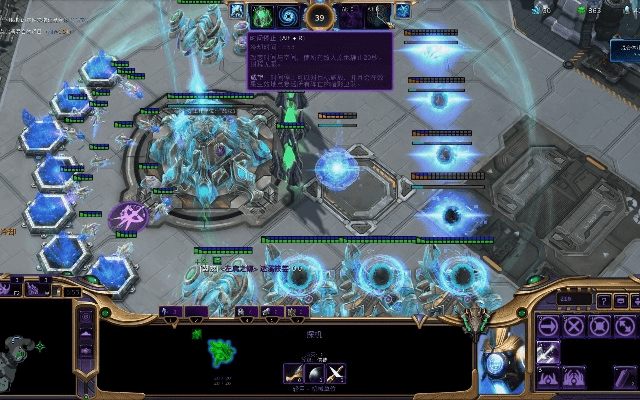Select the Move command arrow
The image size is (640, 400).
[547, 325]
